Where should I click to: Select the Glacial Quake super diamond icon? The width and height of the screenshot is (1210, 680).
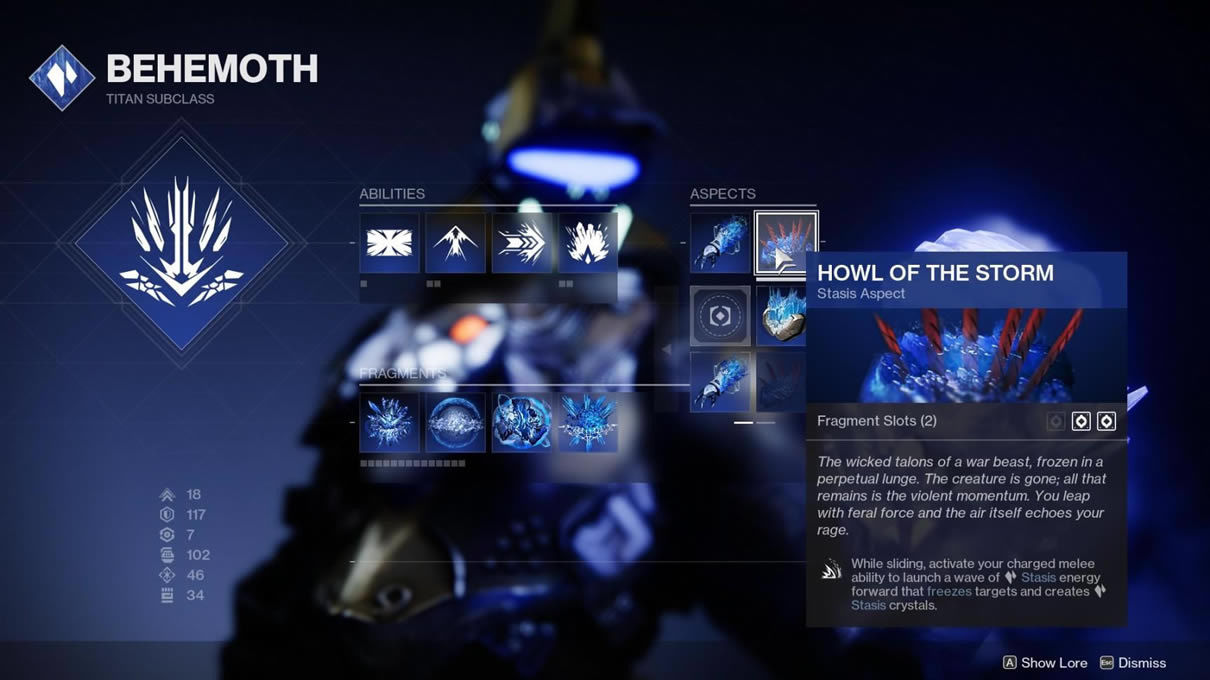[181, 243]
